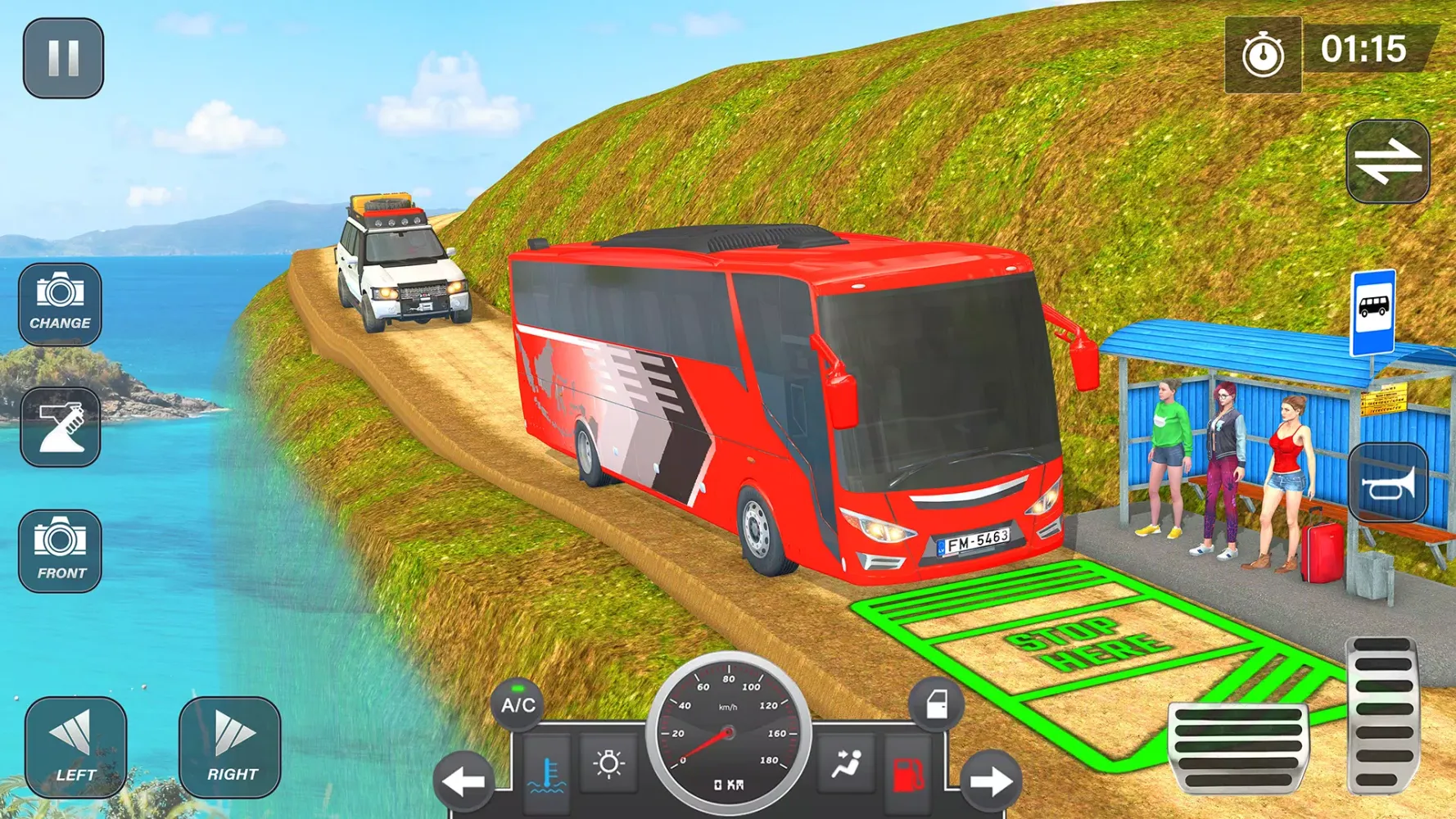Turn on the headlights icon

tap(608, 765)
